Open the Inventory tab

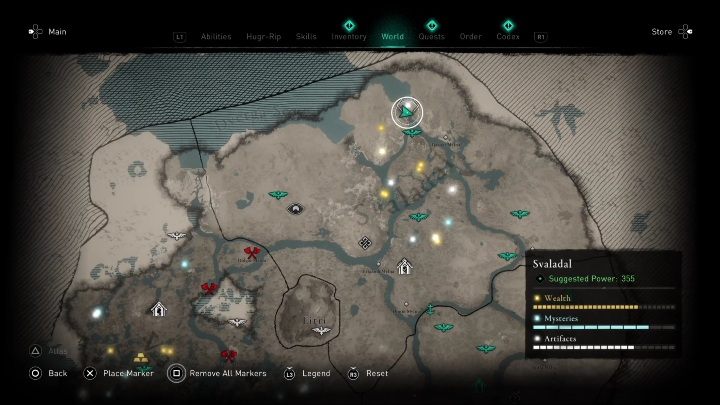coord(349,37)
